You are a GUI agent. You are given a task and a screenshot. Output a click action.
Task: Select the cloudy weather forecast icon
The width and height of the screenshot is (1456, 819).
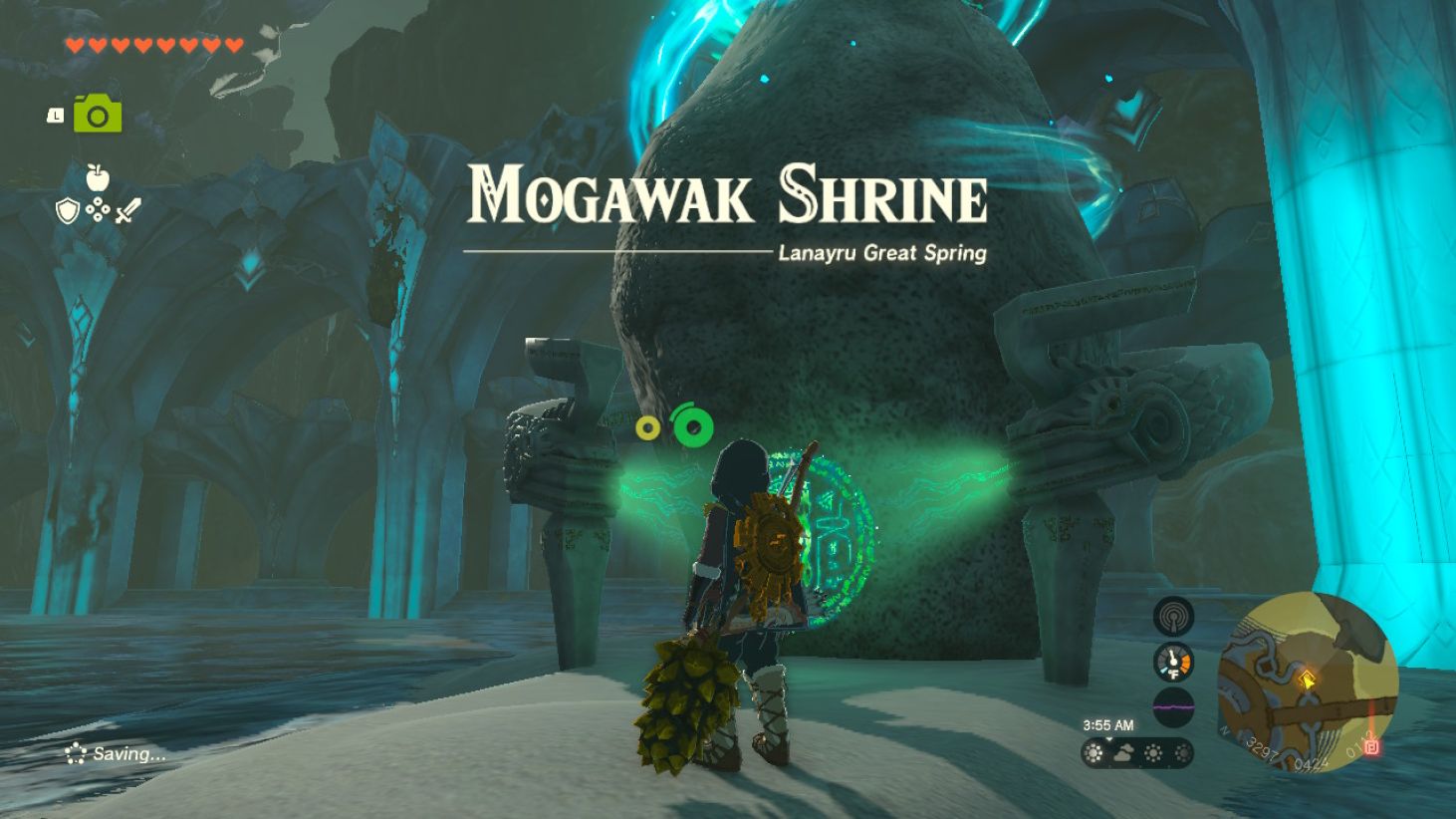pyautogui.click(x=1123, y=753)
